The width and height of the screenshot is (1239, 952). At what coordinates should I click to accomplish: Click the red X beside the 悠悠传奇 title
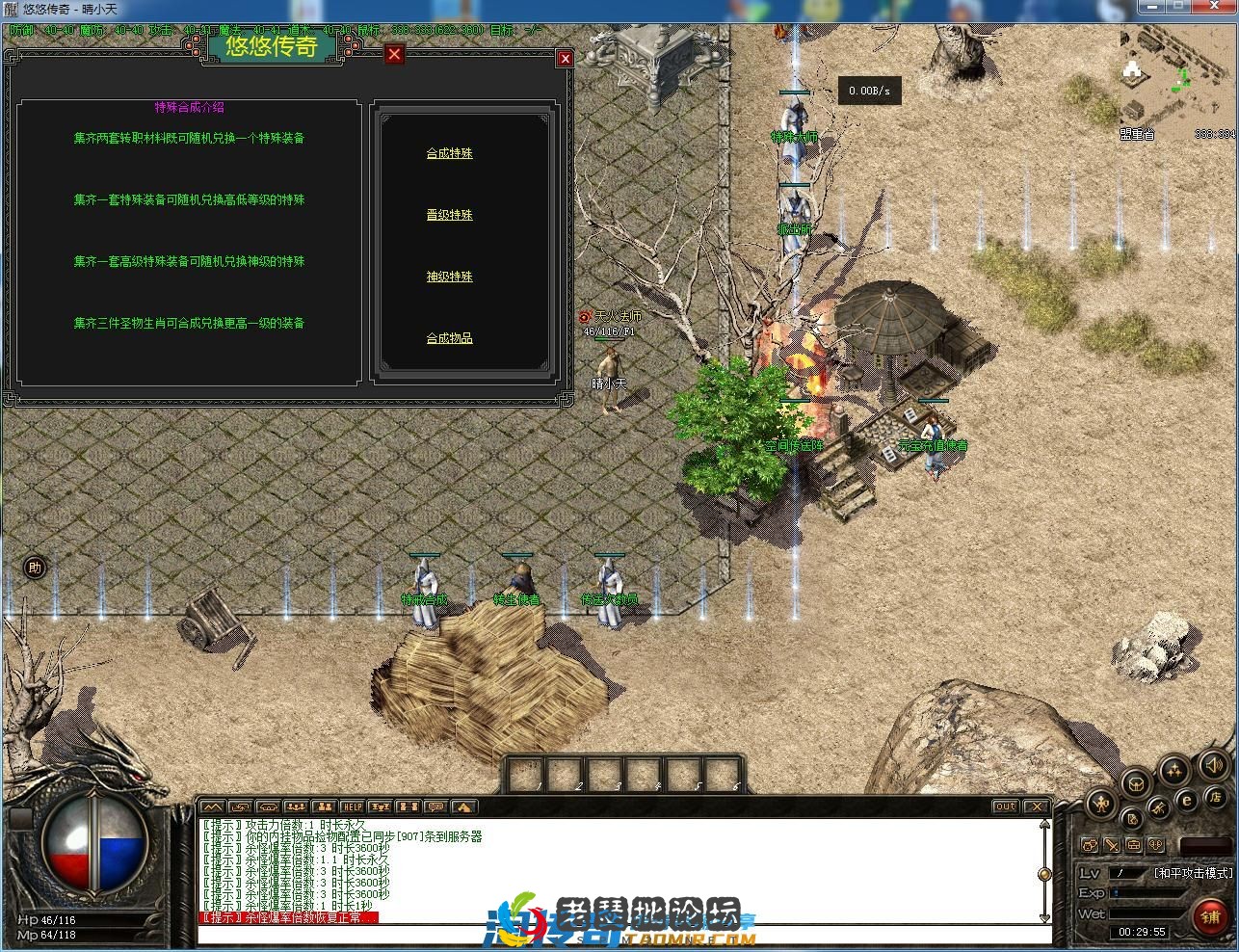tap(394, 54)
